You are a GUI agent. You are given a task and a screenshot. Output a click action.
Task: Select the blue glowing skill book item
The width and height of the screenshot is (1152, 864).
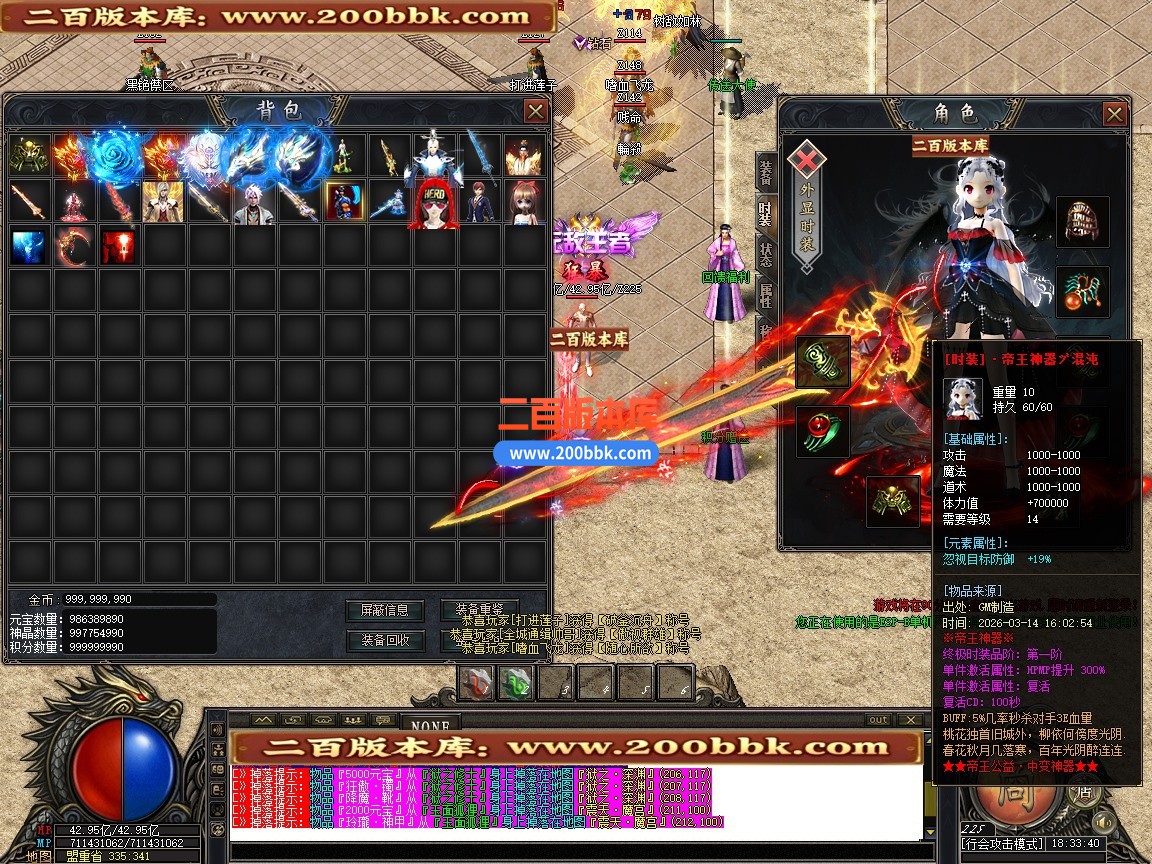28,246
